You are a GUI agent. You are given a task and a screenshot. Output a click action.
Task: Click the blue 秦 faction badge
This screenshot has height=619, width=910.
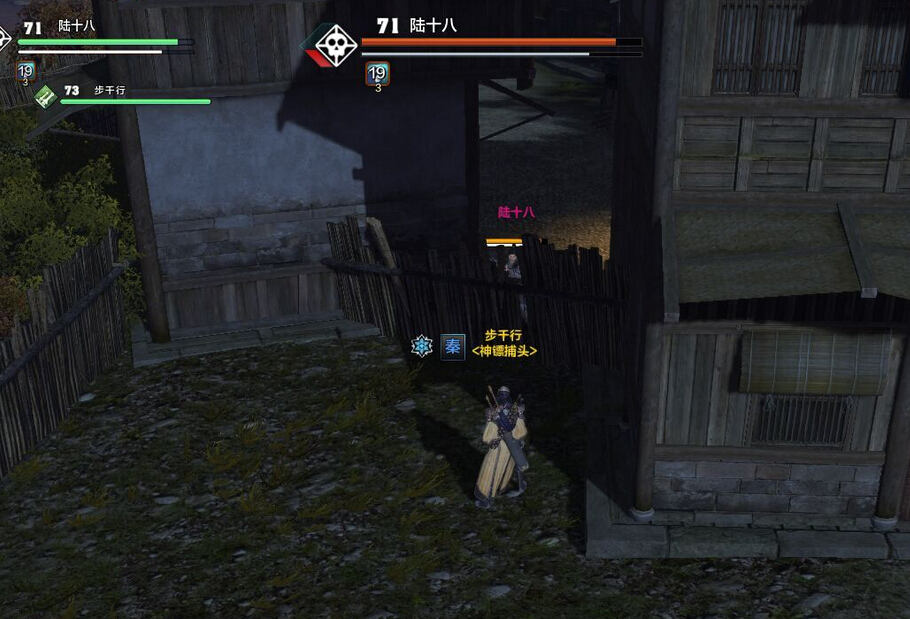pyautogui.click(x=453, y=346)
